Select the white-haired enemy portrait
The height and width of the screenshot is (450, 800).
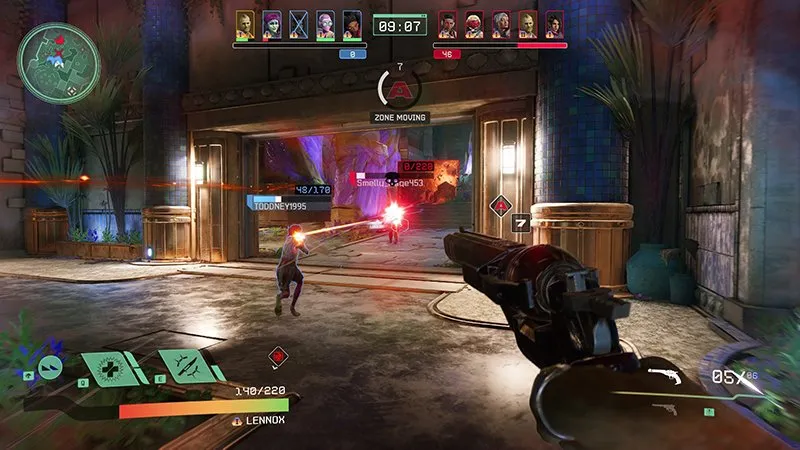(x=500, y=24)
